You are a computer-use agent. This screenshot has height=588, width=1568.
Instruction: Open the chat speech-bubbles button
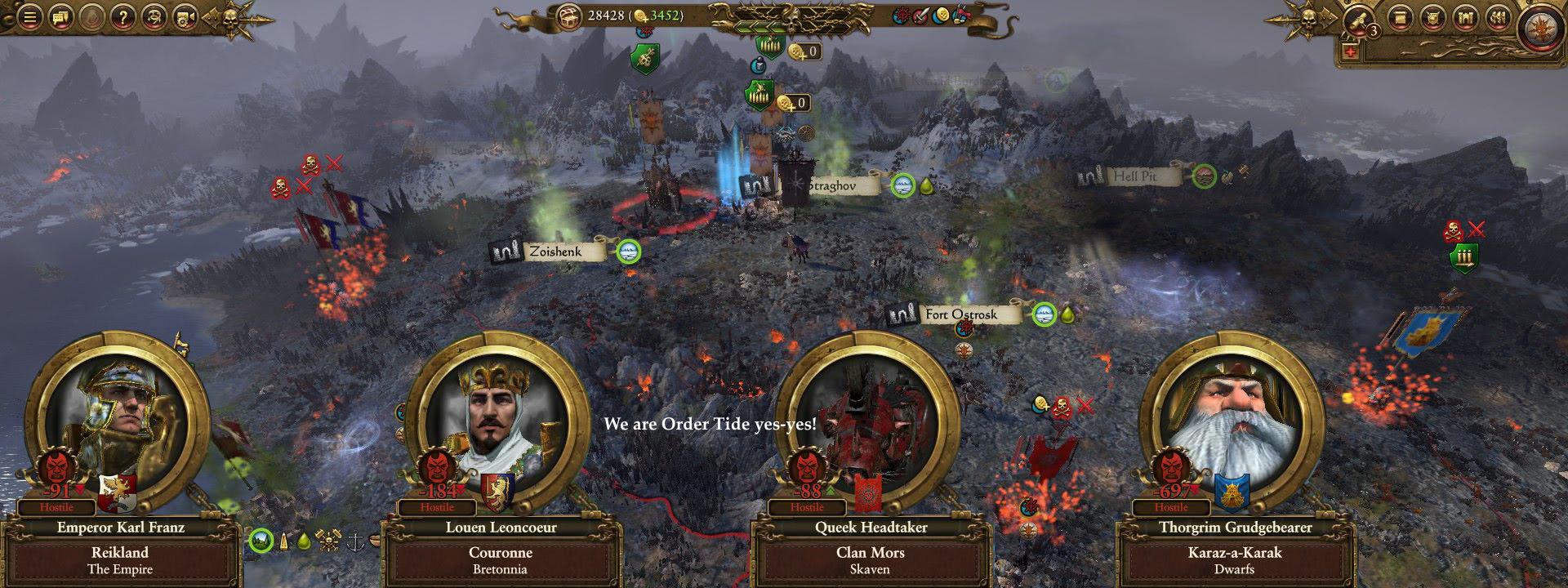click(x=61, y=17)
